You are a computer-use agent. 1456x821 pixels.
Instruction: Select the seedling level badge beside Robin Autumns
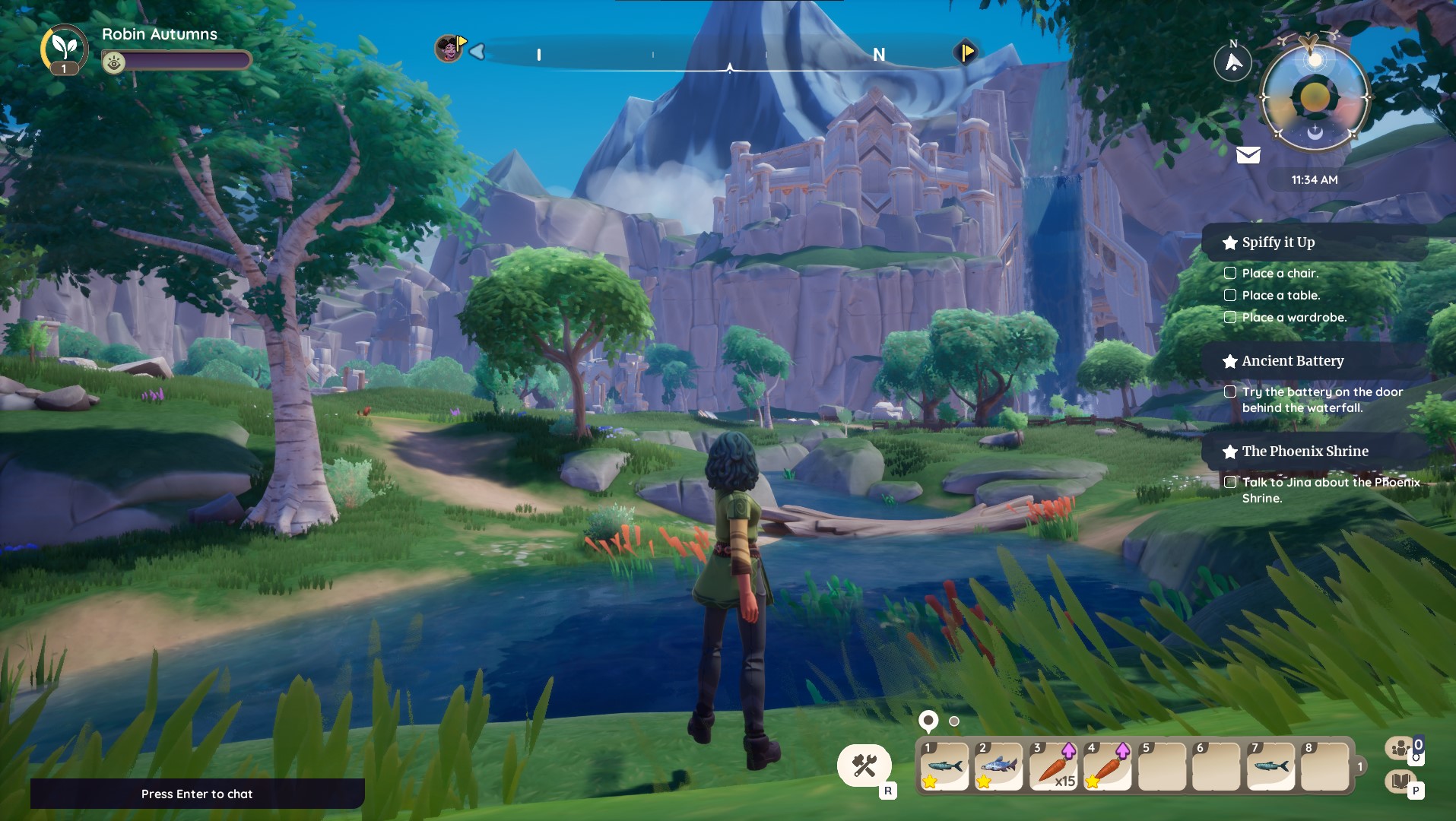click(x=64, y=48)
